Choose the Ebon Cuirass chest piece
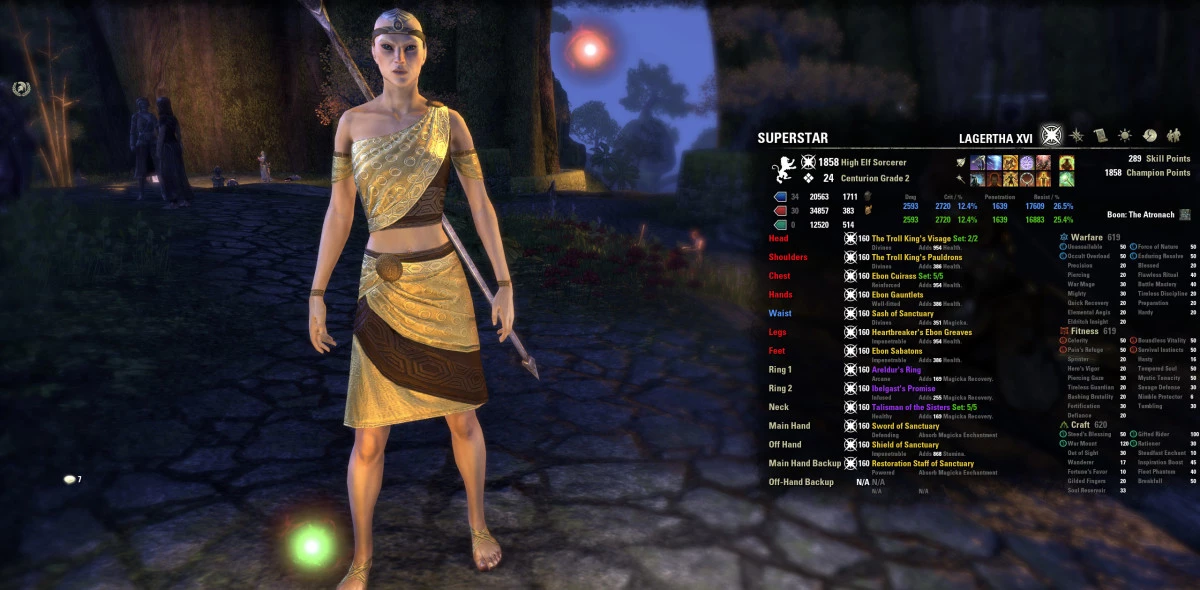1200x590 pixels. (897, 276)
